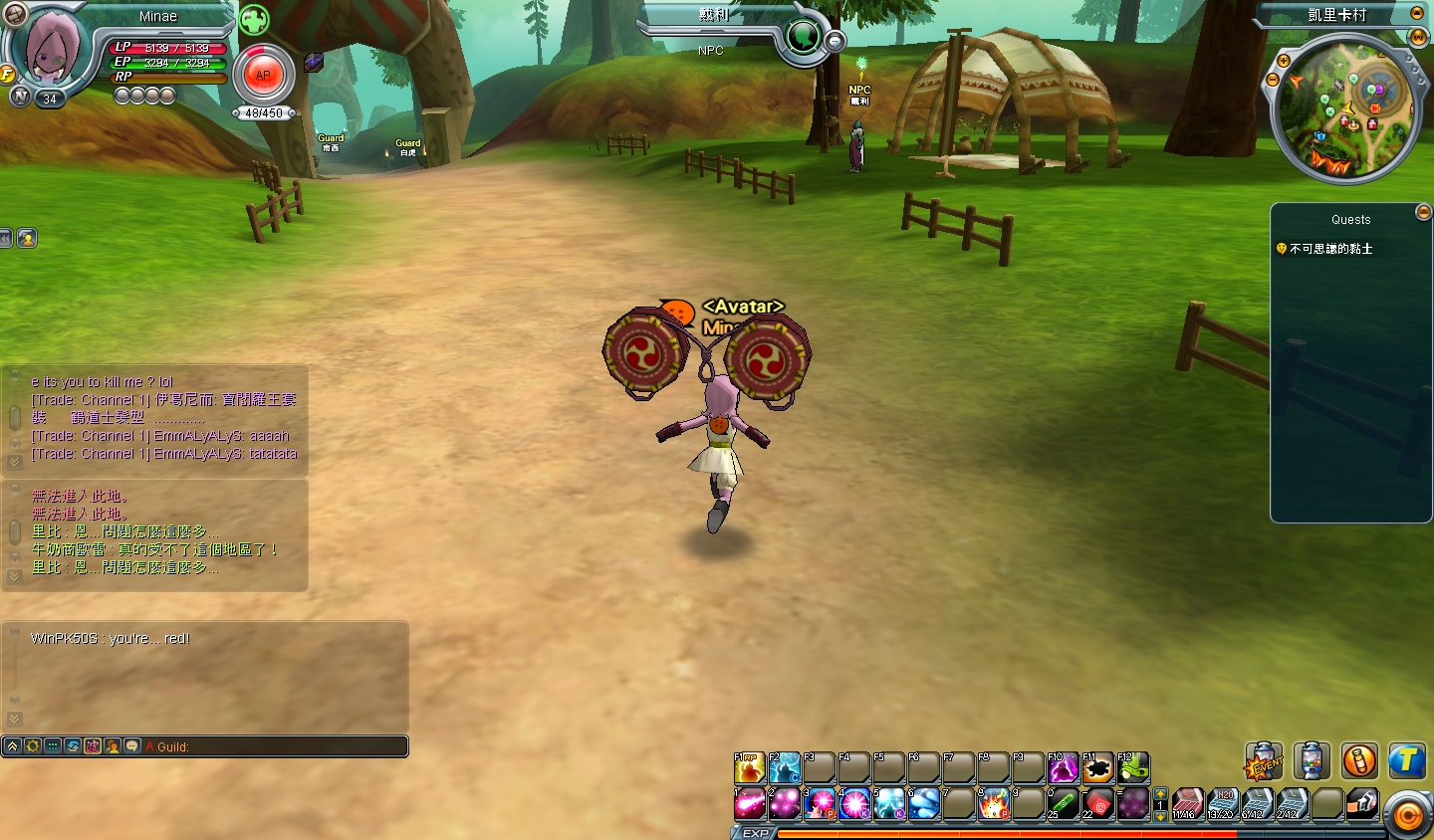Click the orange capsule item shop icon
Screen dimensions: 1434x840
point(1361,760)
